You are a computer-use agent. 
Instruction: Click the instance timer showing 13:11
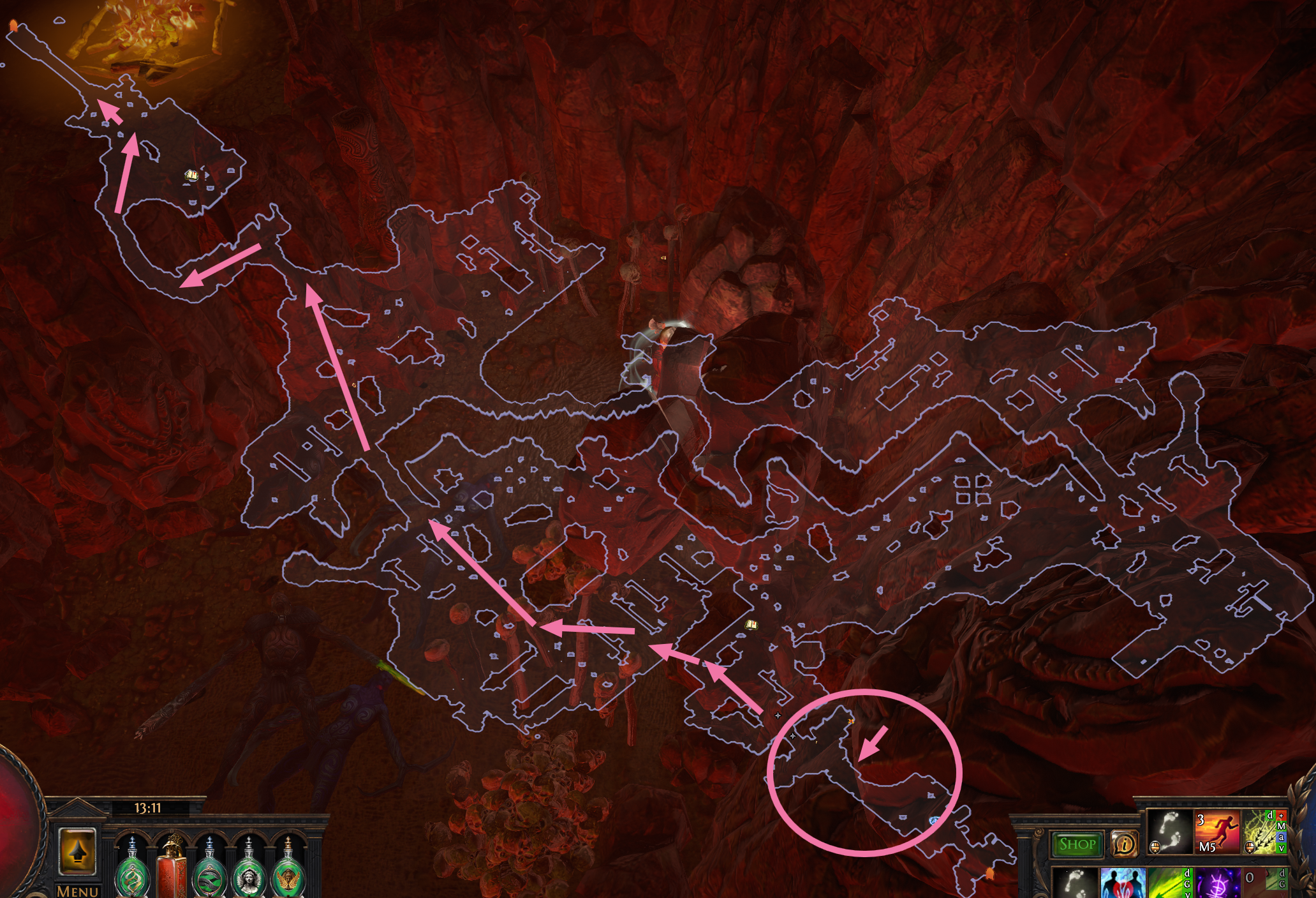tap(147, 807)
